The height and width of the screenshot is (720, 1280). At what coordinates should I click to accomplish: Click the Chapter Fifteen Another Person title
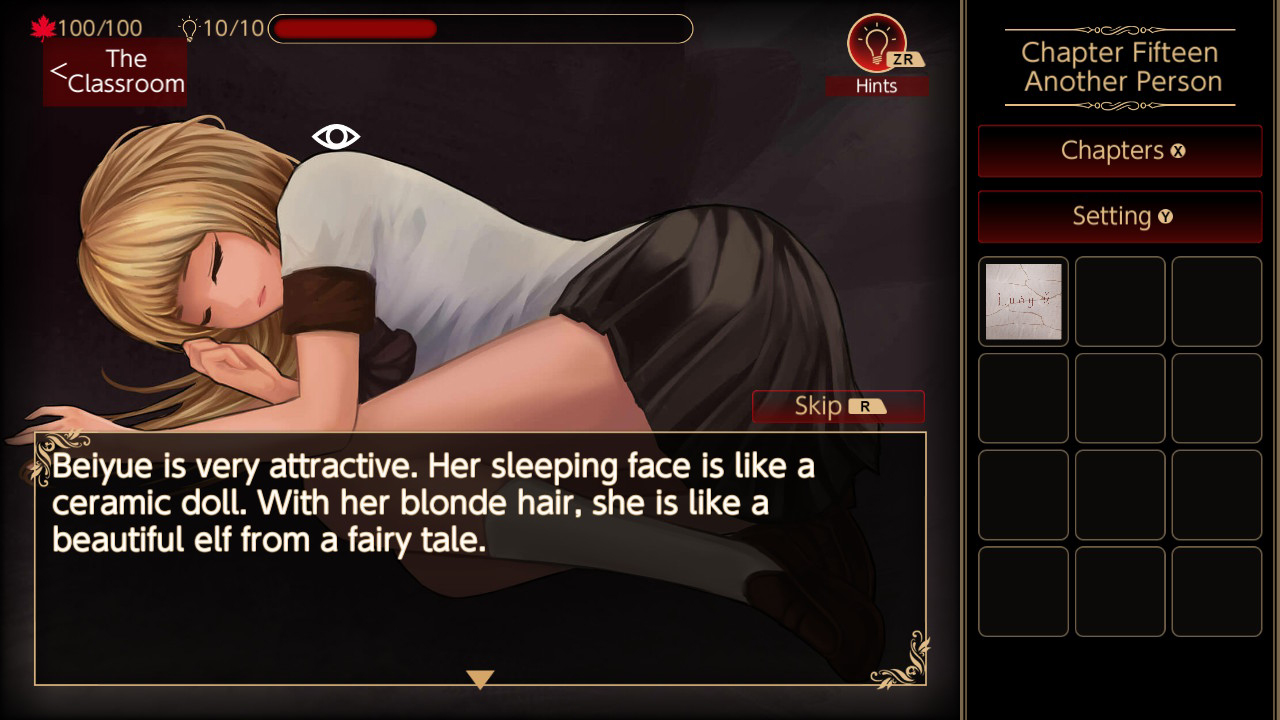1119,66
